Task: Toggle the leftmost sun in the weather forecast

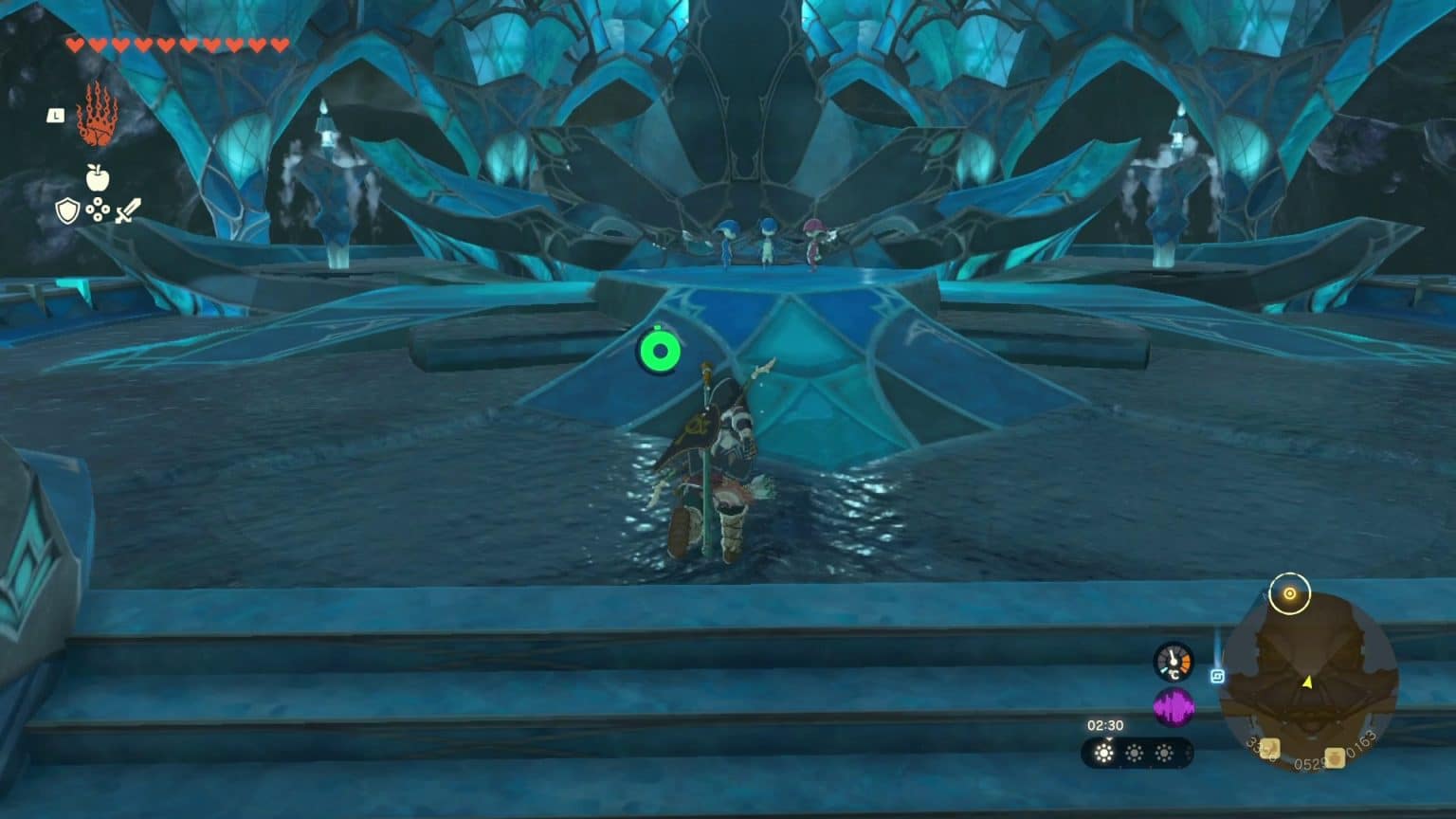Action: coord(1104,752)
